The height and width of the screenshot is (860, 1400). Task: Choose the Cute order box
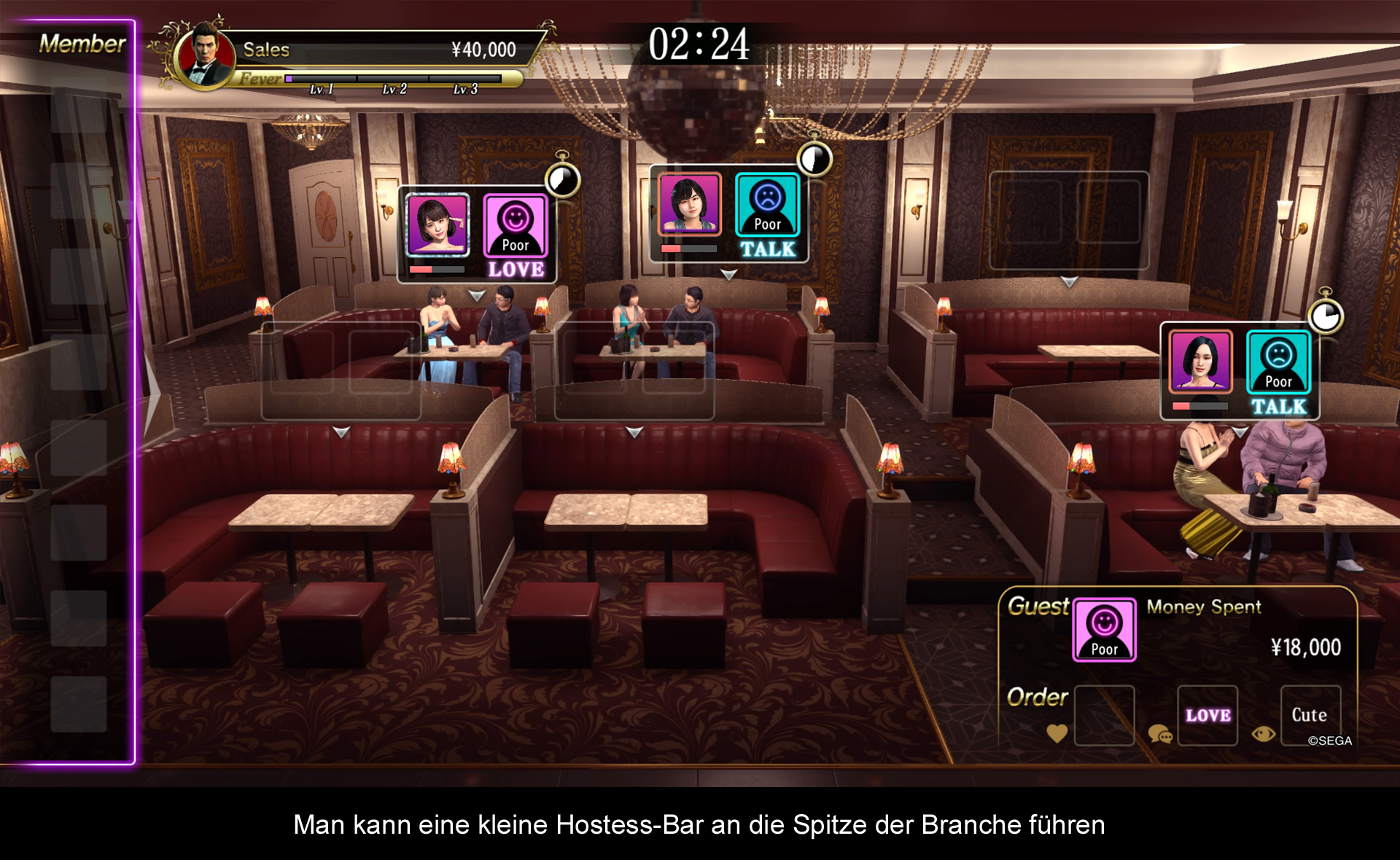point(1310,715)
